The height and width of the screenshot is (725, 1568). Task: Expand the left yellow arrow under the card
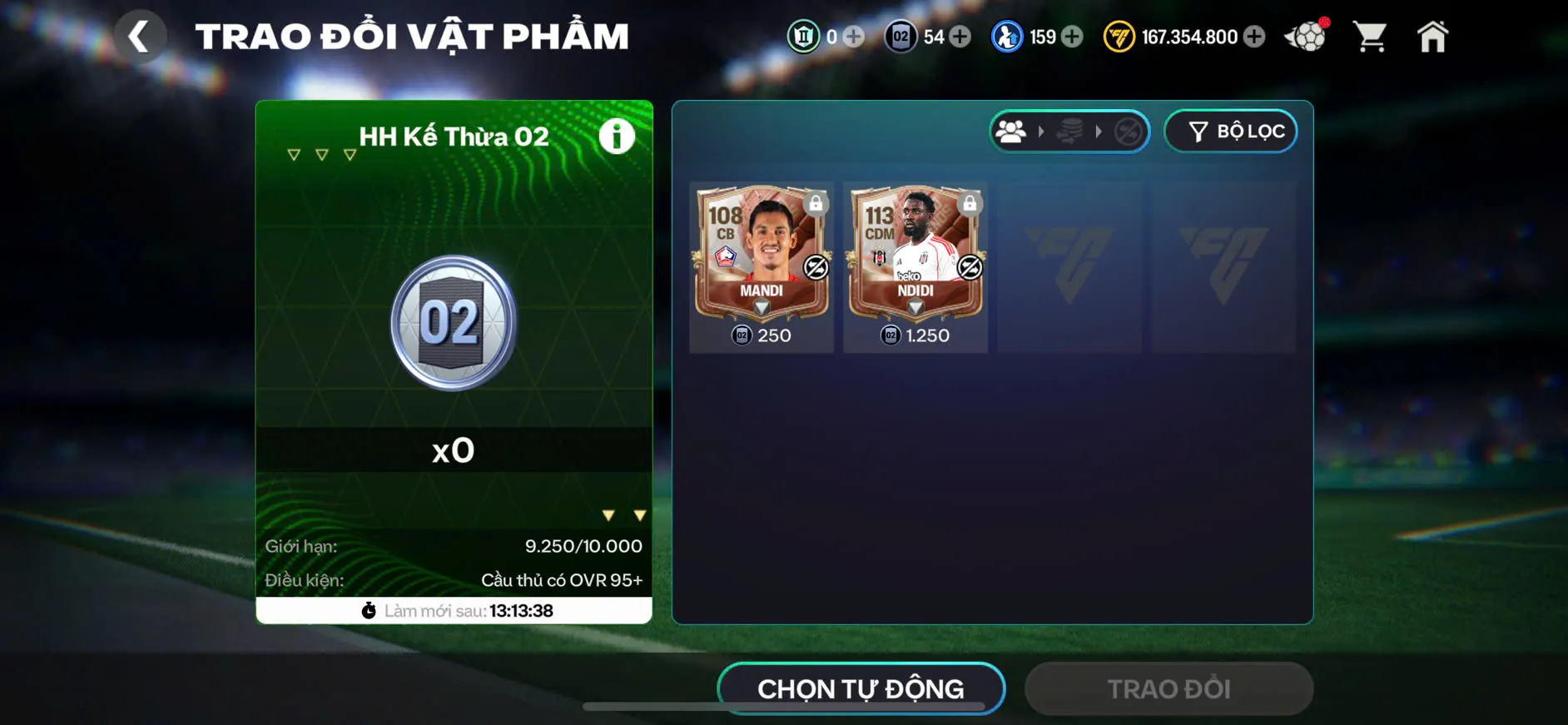pyautogui.click(x=608, y=514)
